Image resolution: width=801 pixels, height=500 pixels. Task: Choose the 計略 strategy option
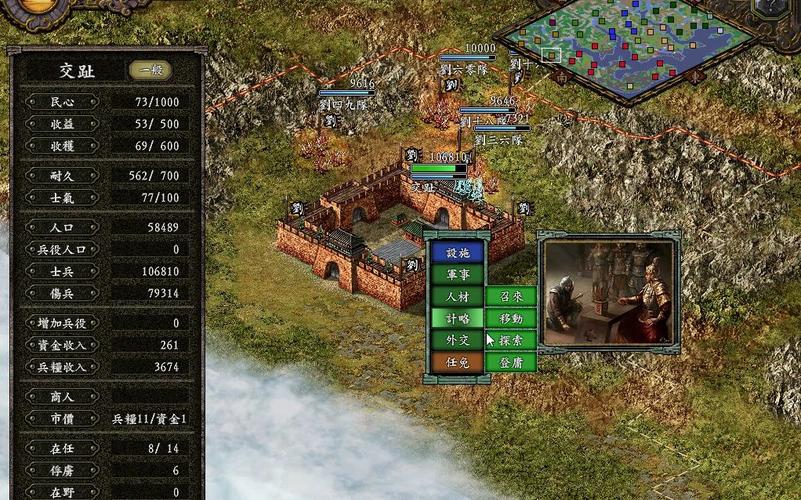tap(457, 318)
